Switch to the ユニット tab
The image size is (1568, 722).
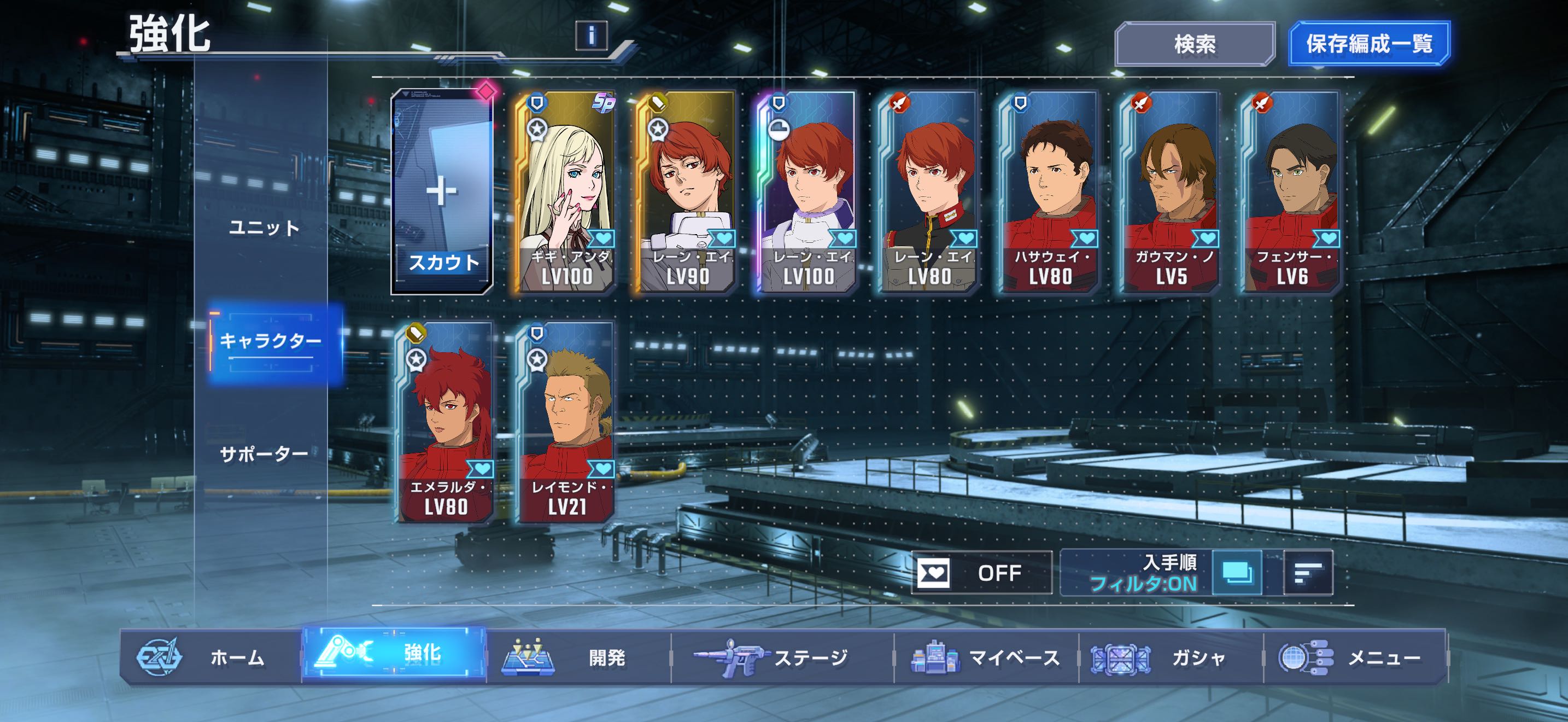264,228
